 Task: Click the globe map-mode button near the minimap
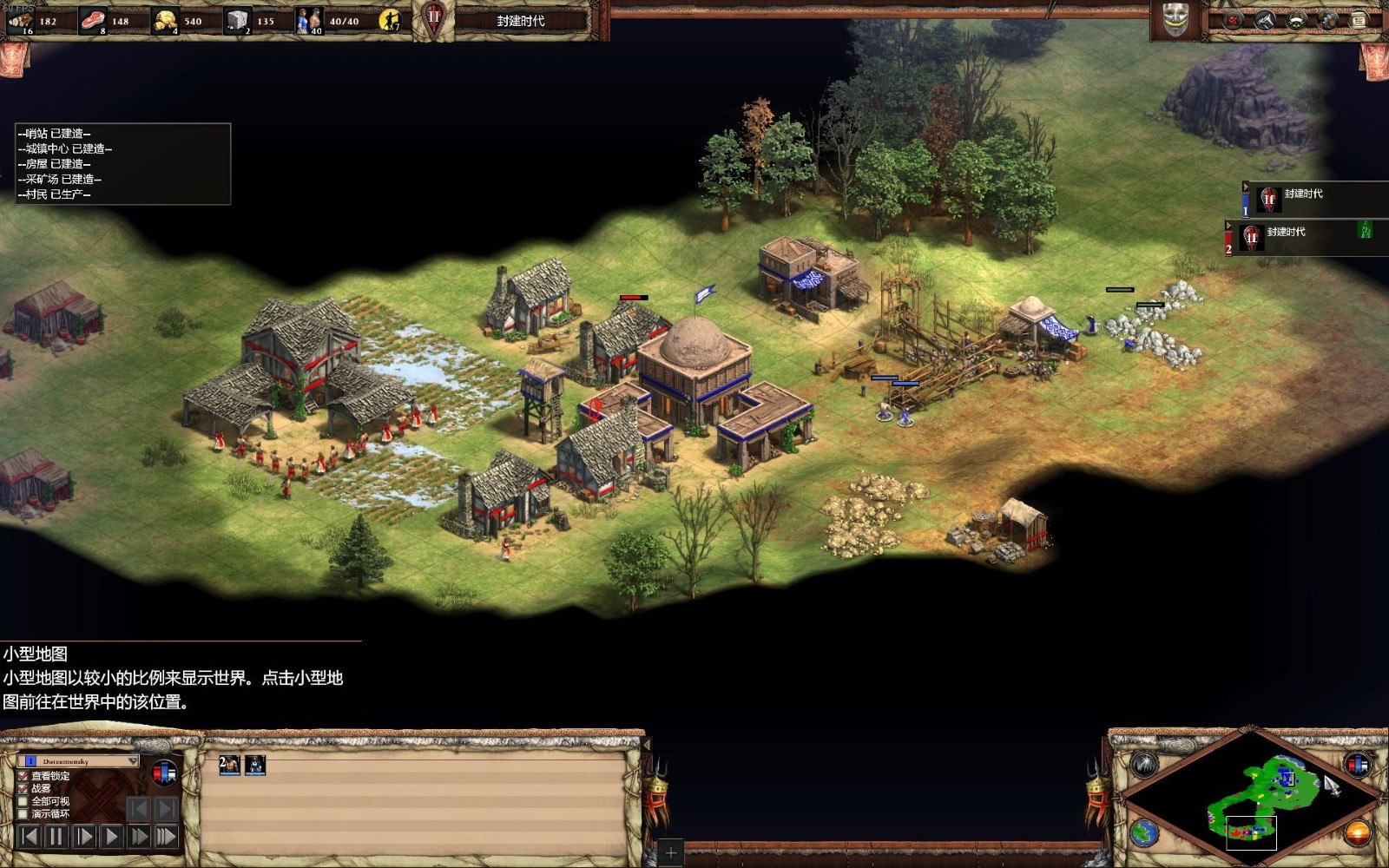pyautogui.click(x=1145, y=833)
